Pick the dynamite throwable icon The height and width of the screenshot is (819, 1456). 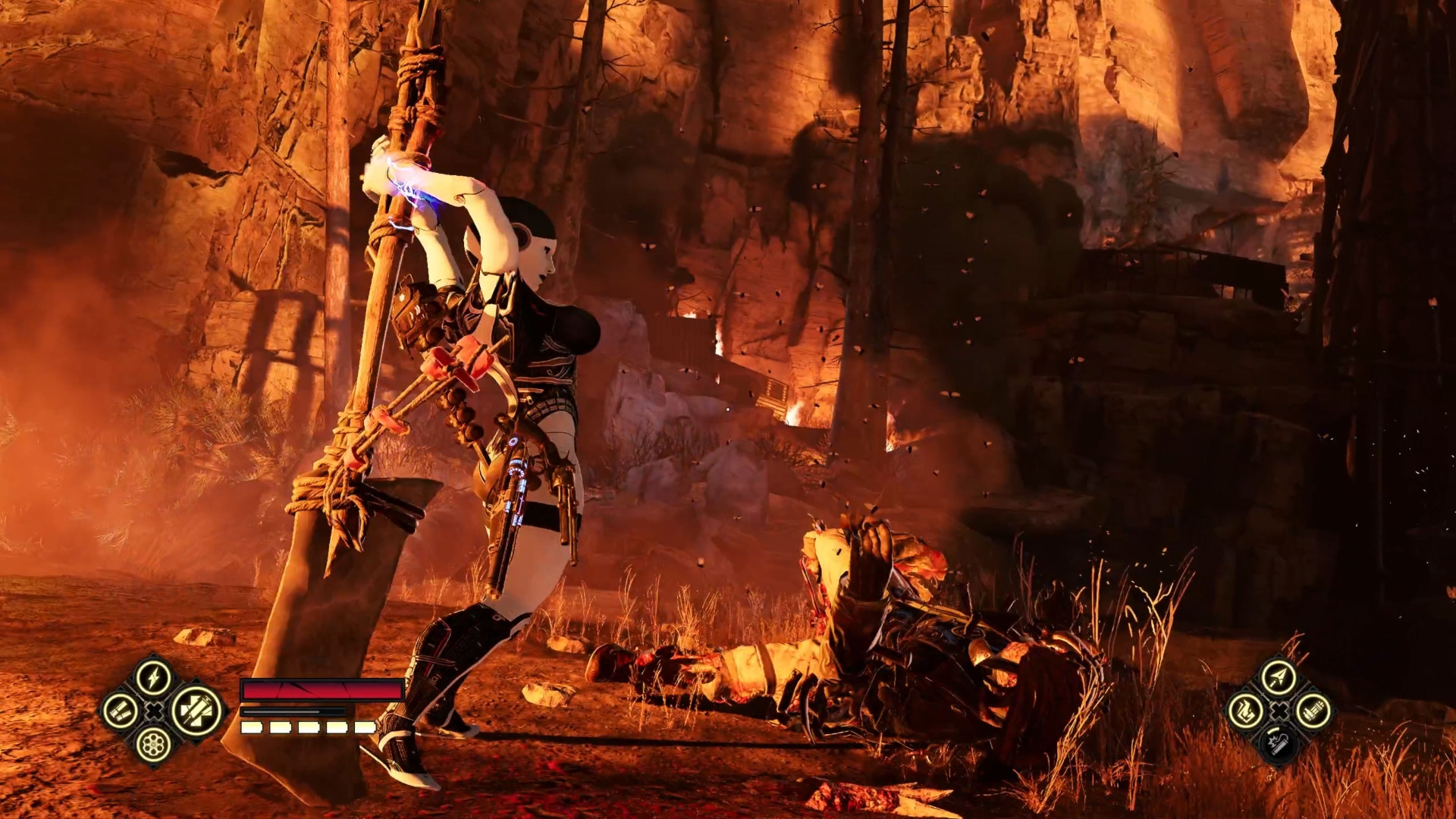(1278, 745)
